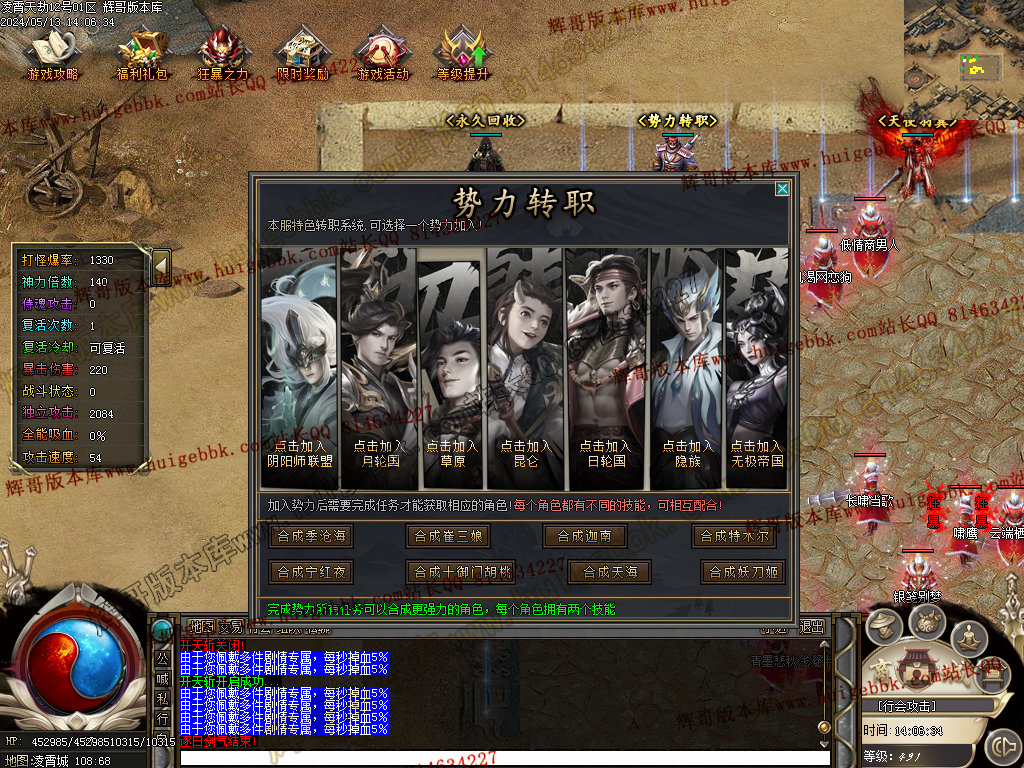The image size is (1024, 768).
Task: Select the 草原 faction card
Action: 451,453
